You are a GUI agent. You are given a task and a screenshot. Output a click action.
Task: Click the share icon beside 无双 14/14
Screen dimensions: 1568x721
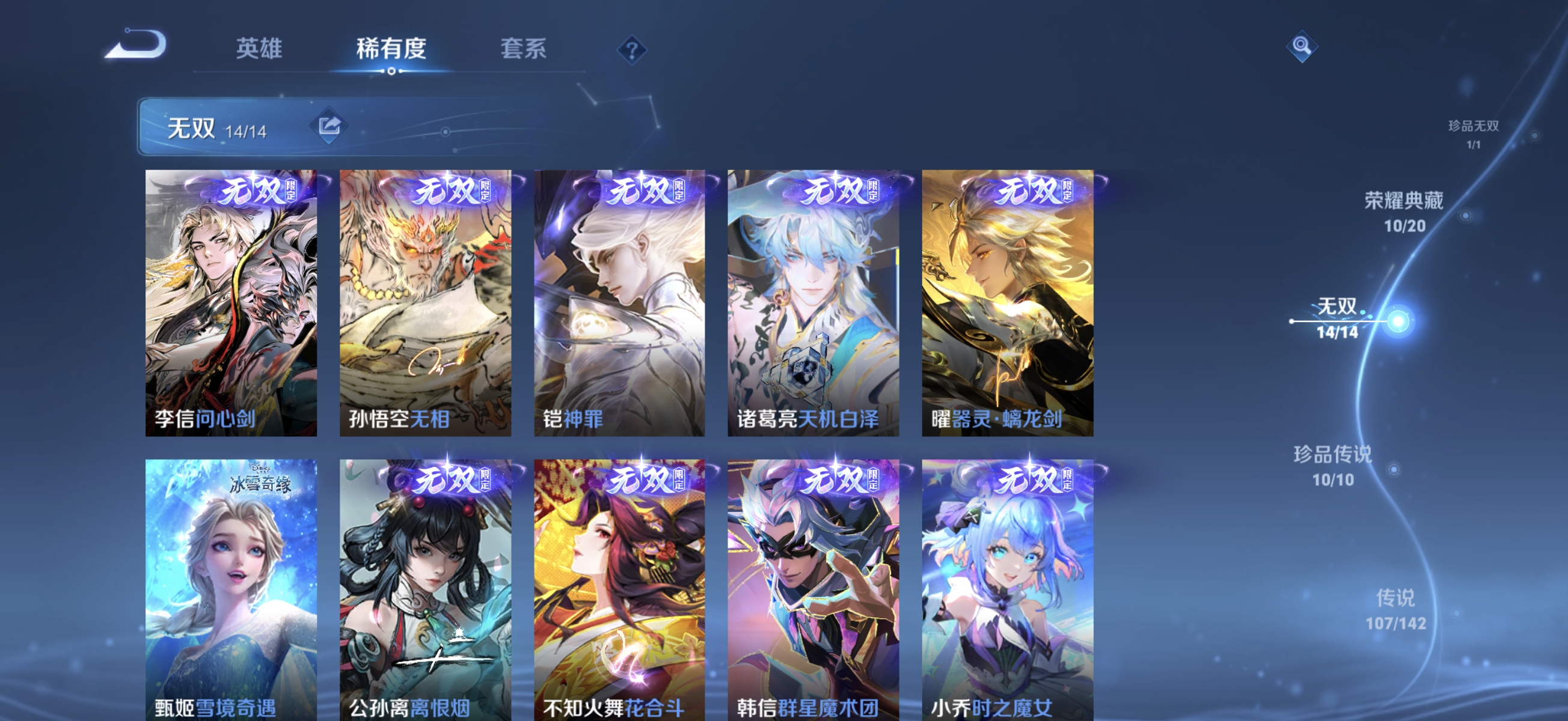[x=329, y=125]
